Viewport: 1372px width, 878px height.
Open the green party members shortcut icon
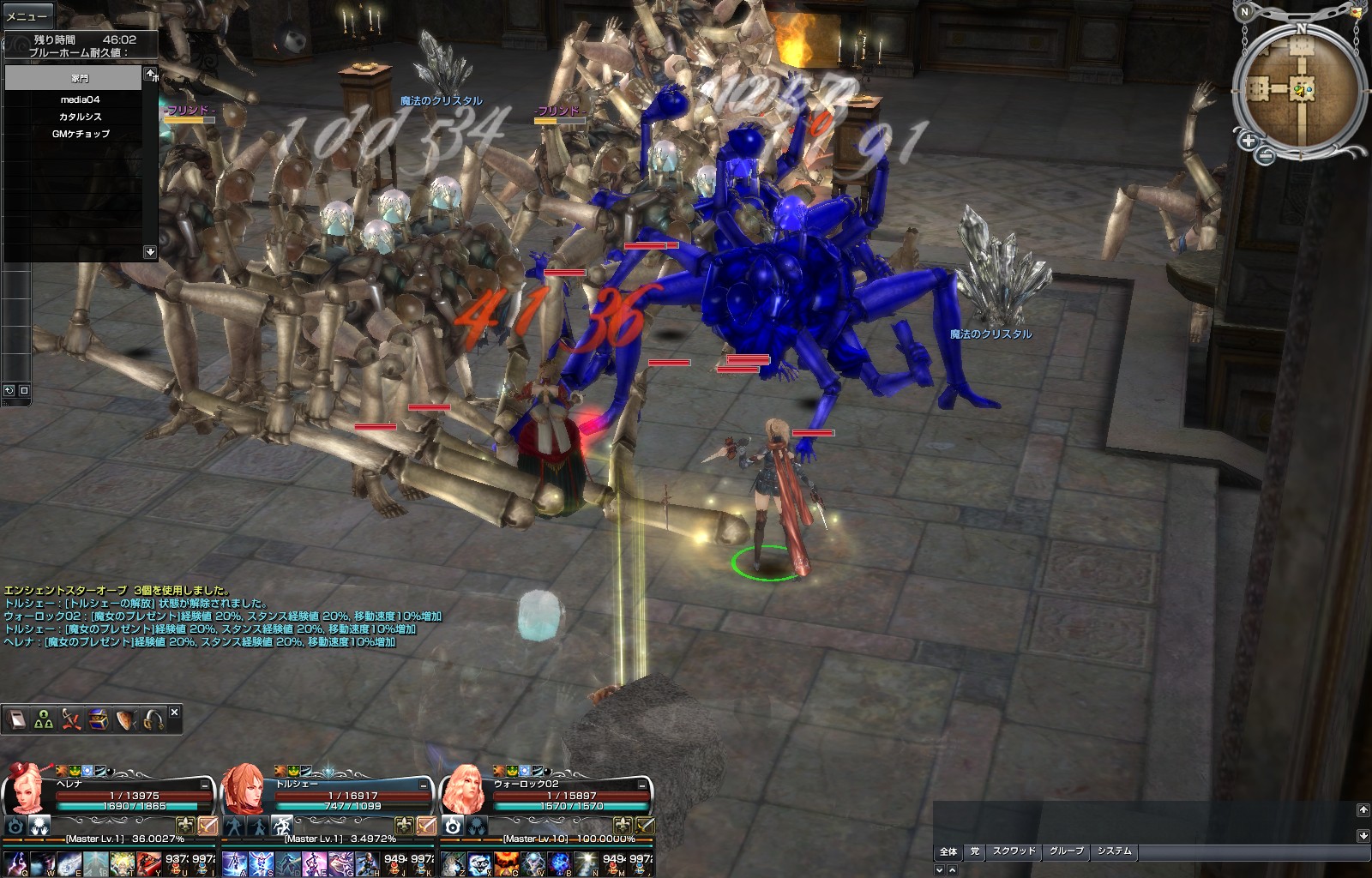[x=44, y=720]
